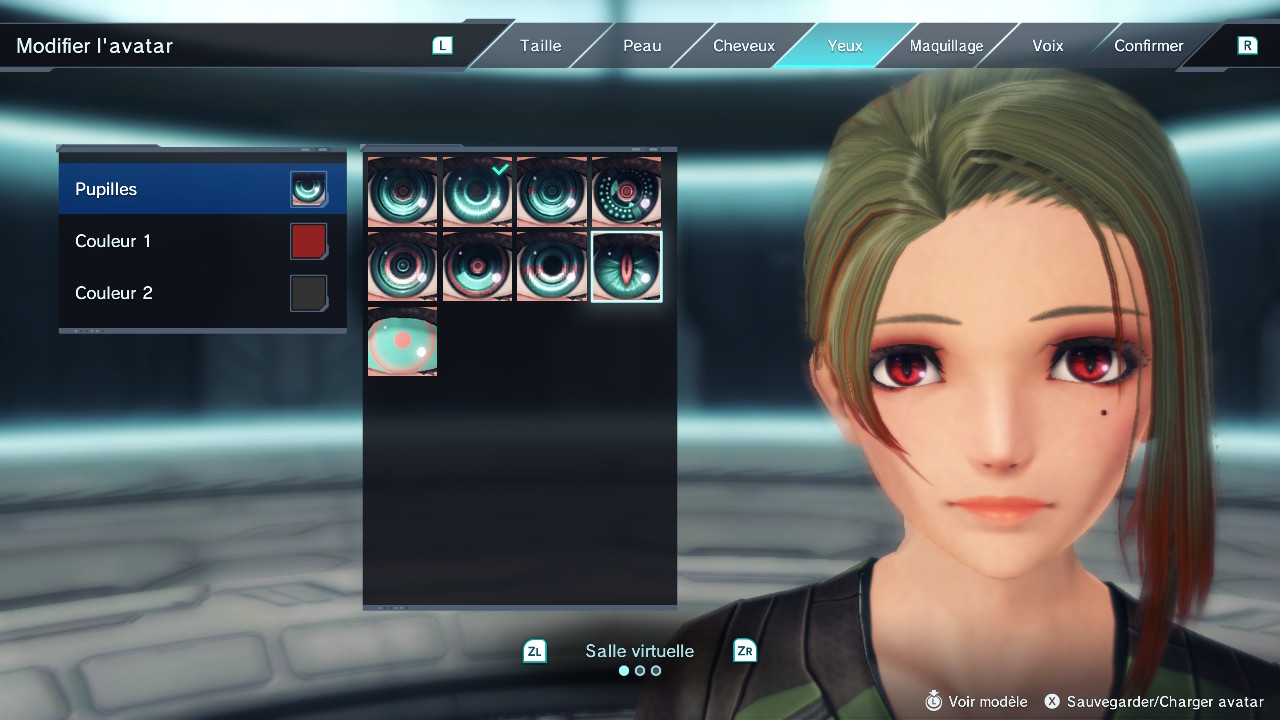This screenshot has width=1280, height=720.
Task: Select the third page dot indicator
Action: pos(655,670)
